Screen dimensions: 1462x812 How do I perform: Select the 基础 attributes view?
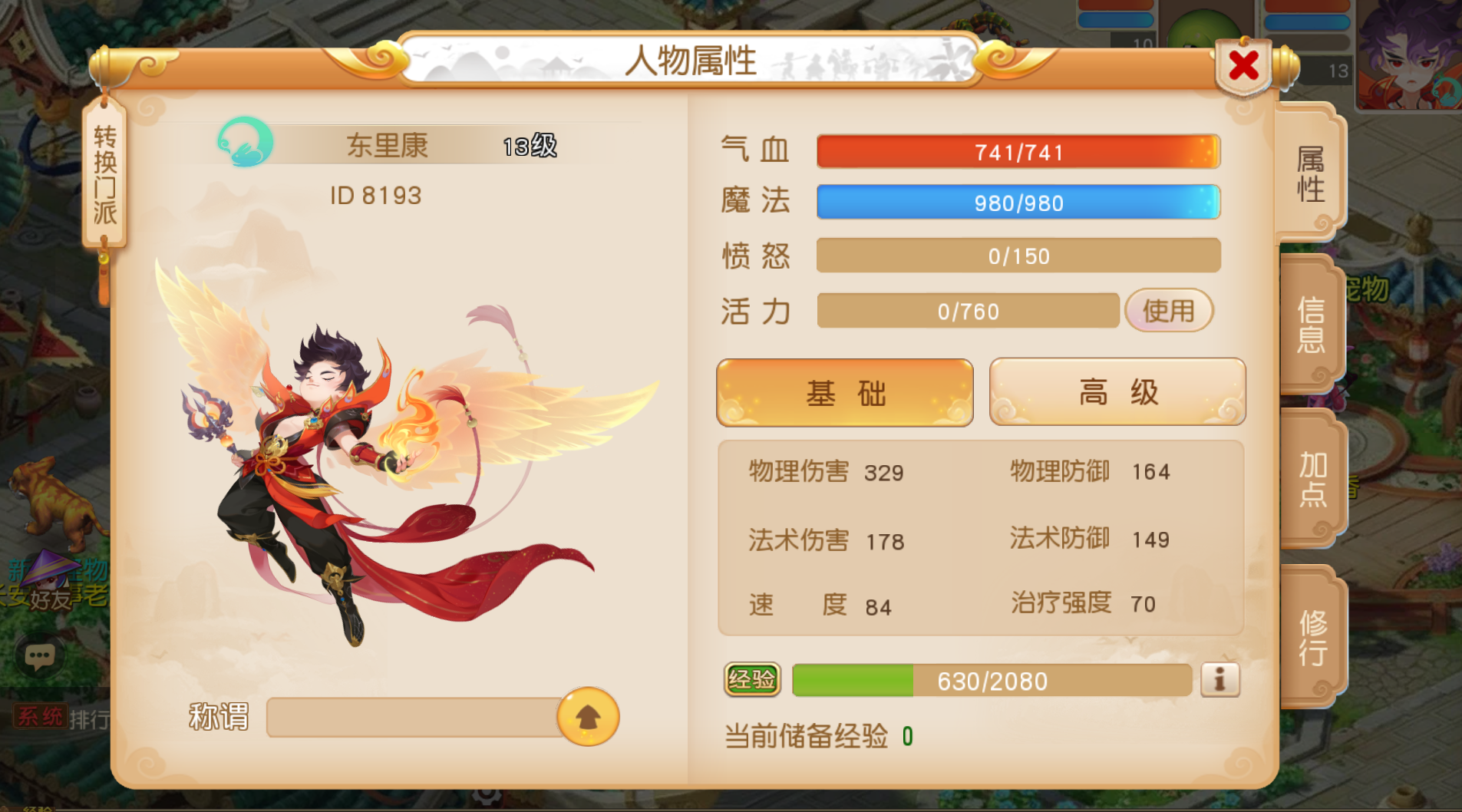tap(844, 392)
